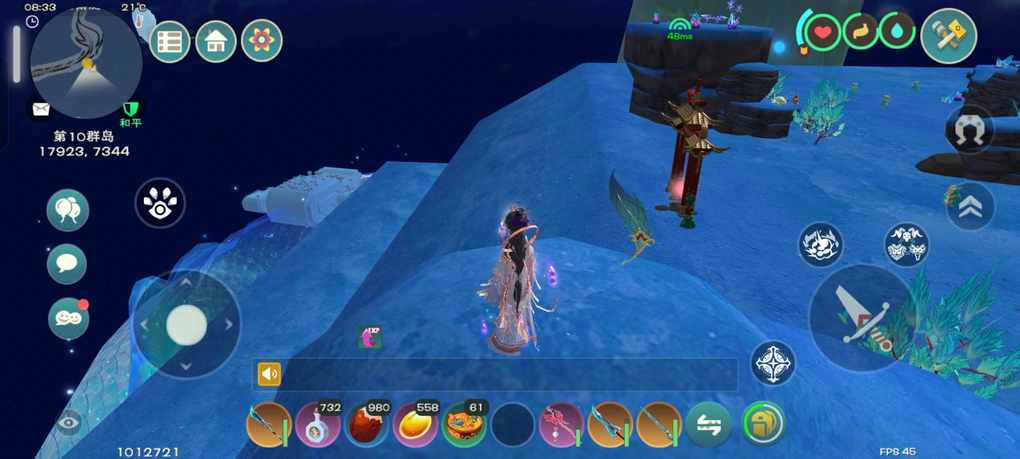This screenshot has width=1020, height=459.
Task: Open the hammer and axe crafting menu
Action: [x=948, y=36]
